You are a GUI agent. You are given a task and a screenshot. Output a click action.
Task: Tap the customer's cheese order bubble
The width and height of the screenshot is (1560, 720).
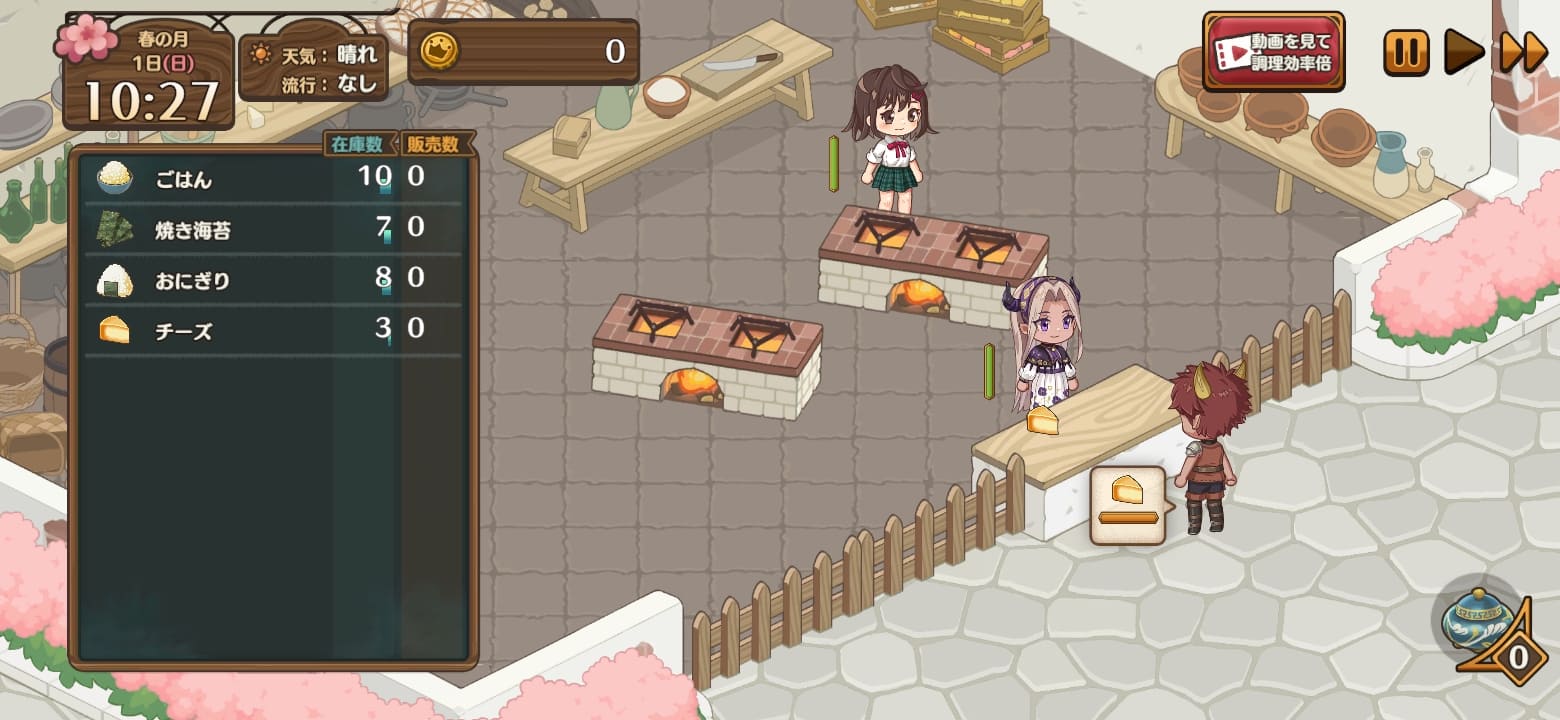(x=1127, y=504)
